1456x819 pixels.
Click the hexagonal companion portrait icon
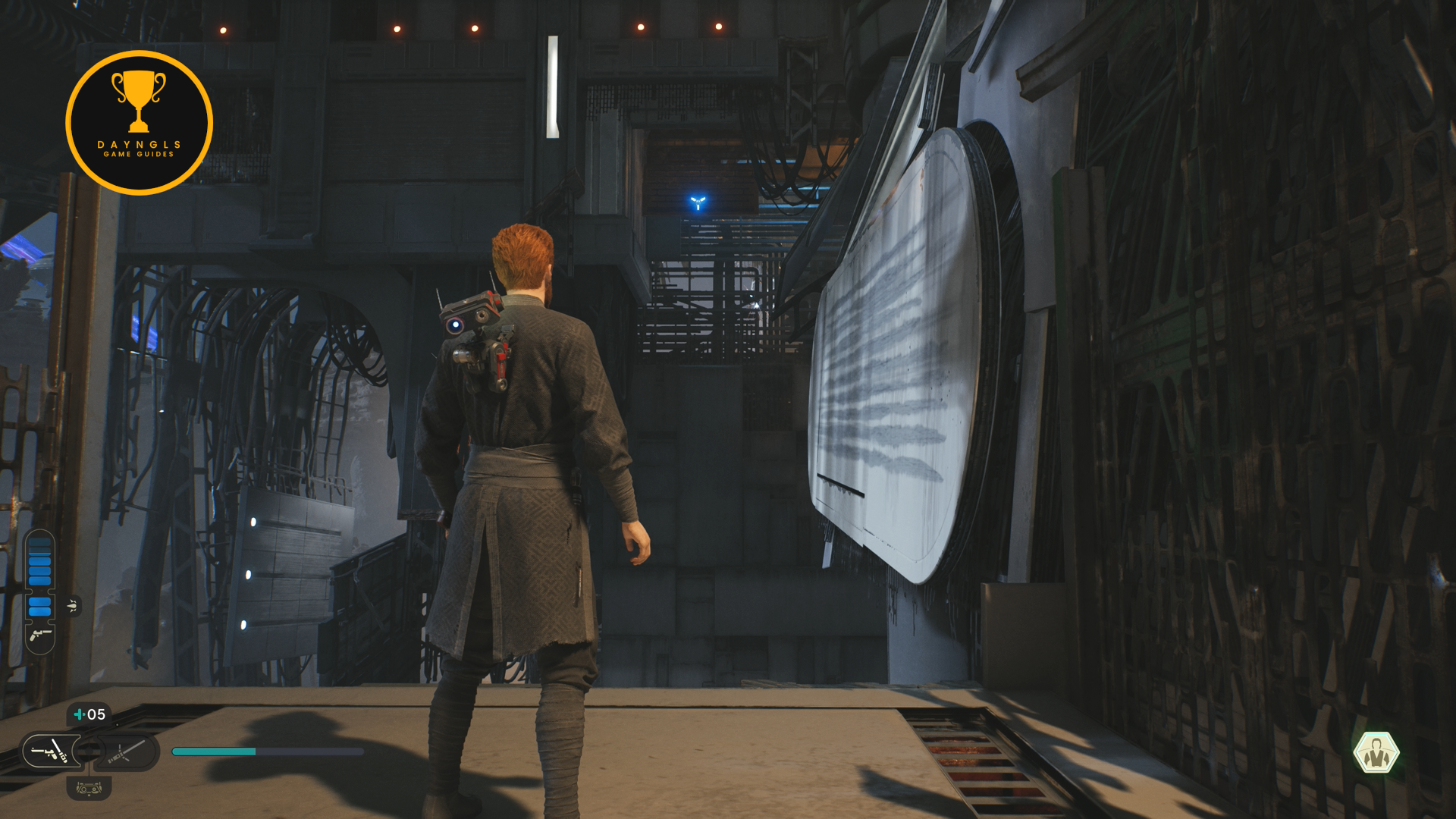(x=1376, y=752)
